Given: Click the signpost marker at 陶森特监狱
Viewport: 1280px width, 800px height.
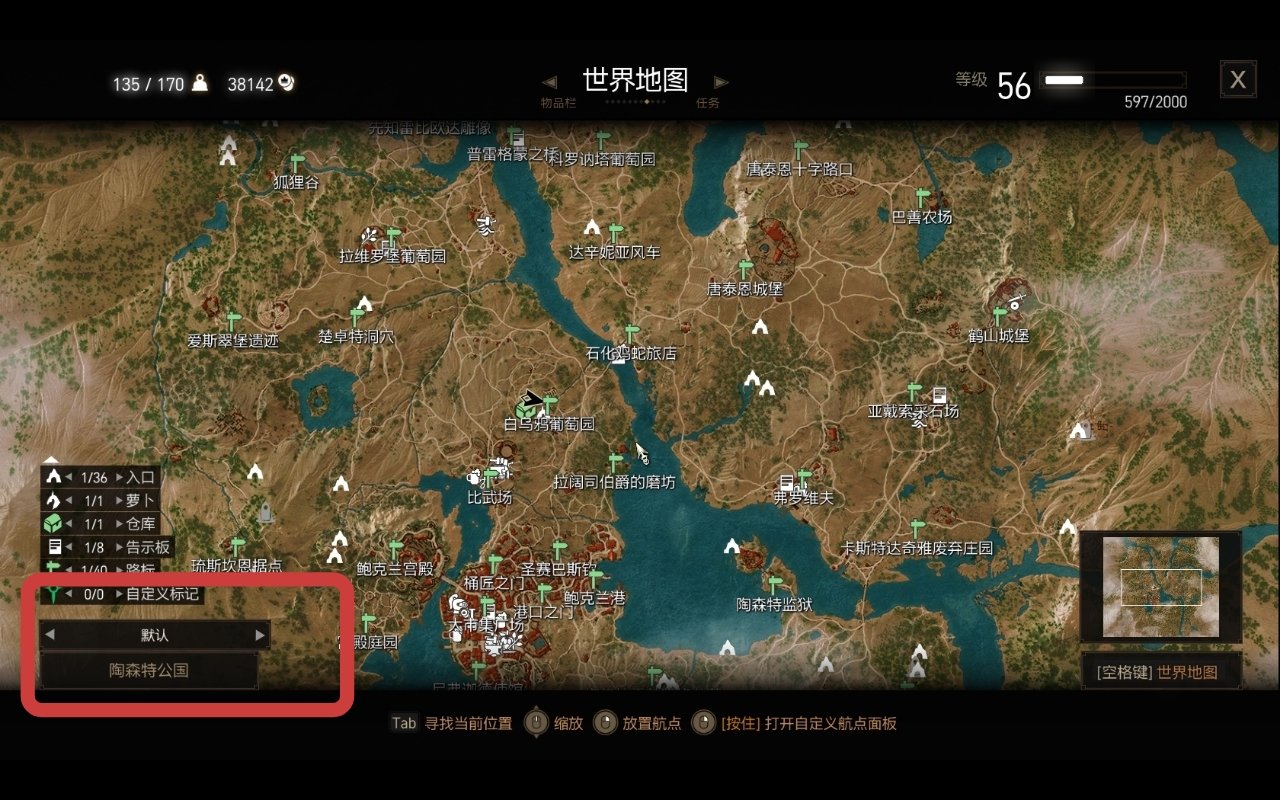Looking at the screenshot, I should click(x=775, y=585).
